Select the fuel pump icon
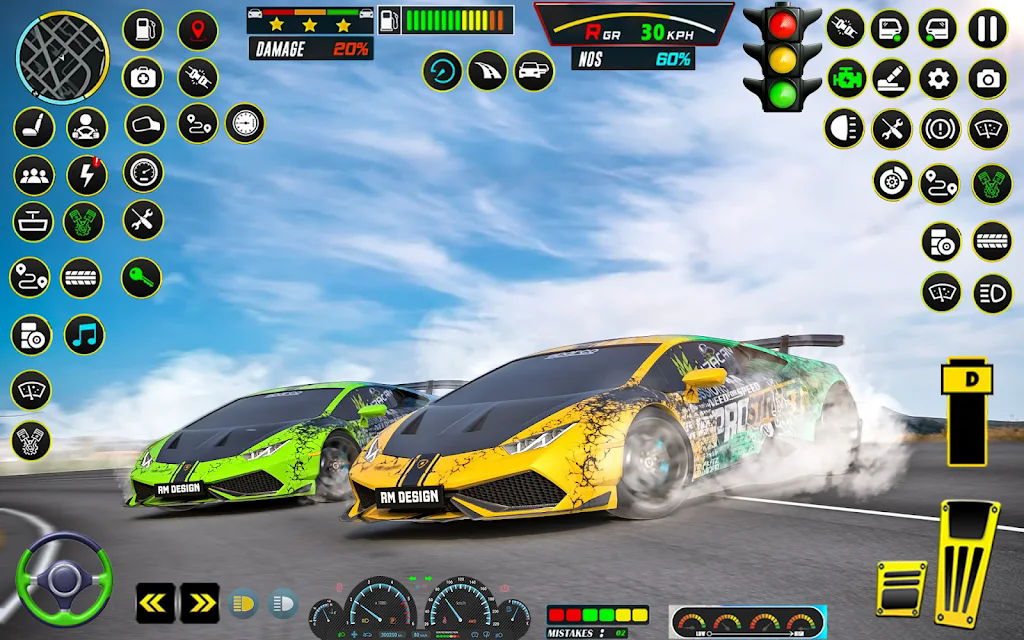 click(x=143, y=30)
